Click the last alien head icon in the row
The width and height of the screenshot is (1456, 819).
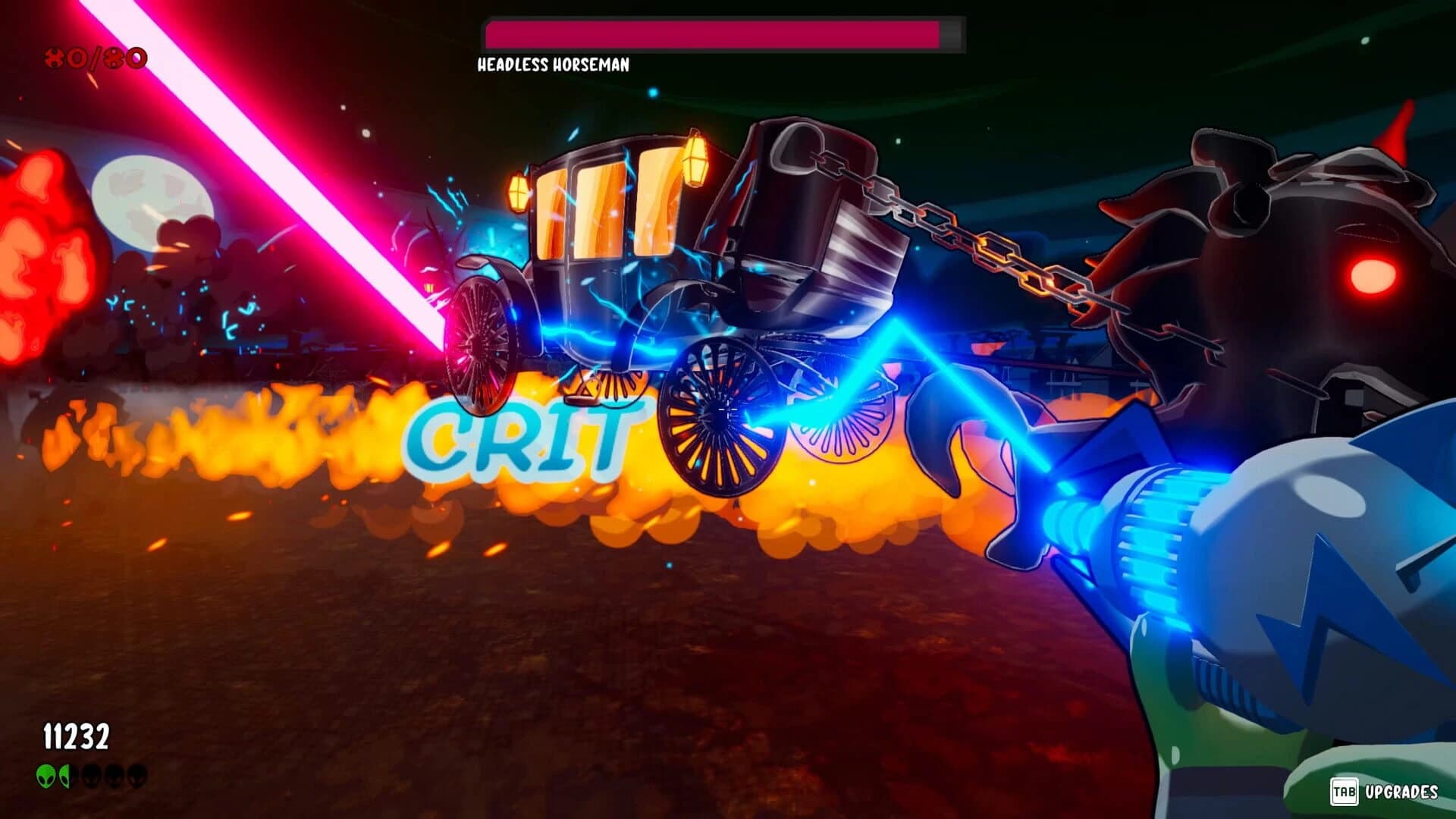(138, 776)
